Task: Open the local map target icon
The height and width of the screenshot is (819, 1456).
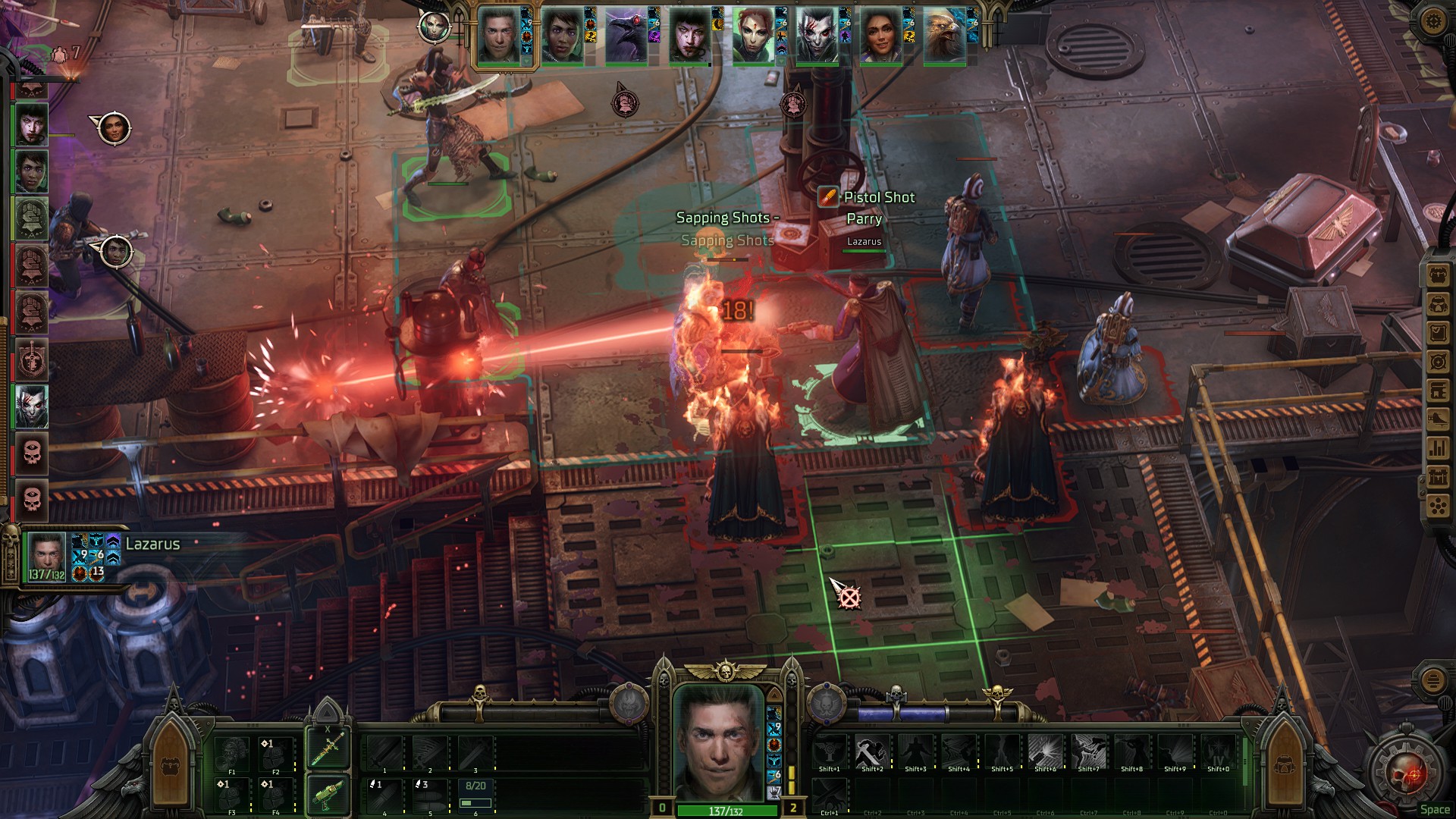Action: coord(1438,362)
